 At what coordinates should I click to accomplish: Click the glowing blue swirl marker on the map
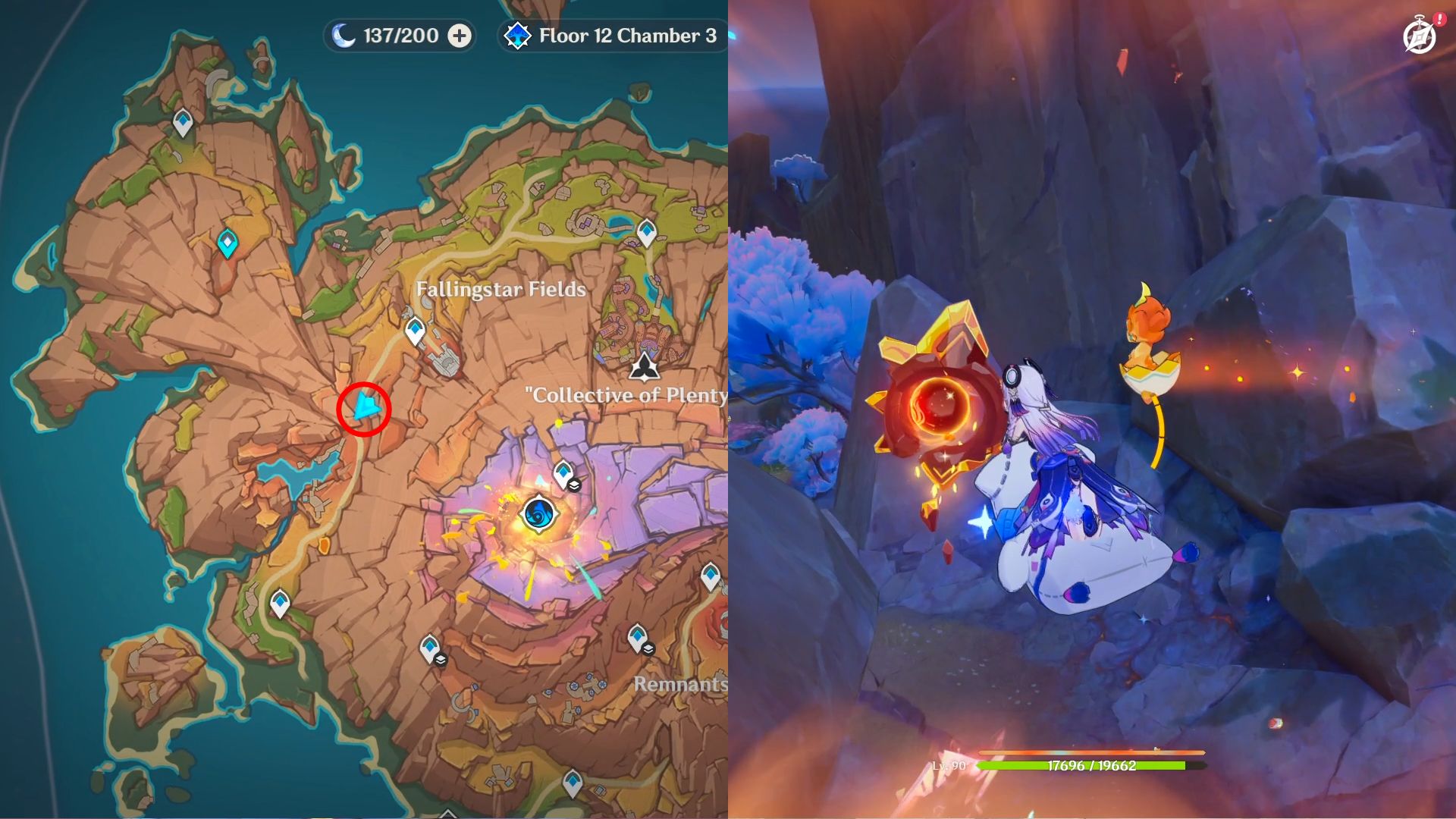click(539, 514)
